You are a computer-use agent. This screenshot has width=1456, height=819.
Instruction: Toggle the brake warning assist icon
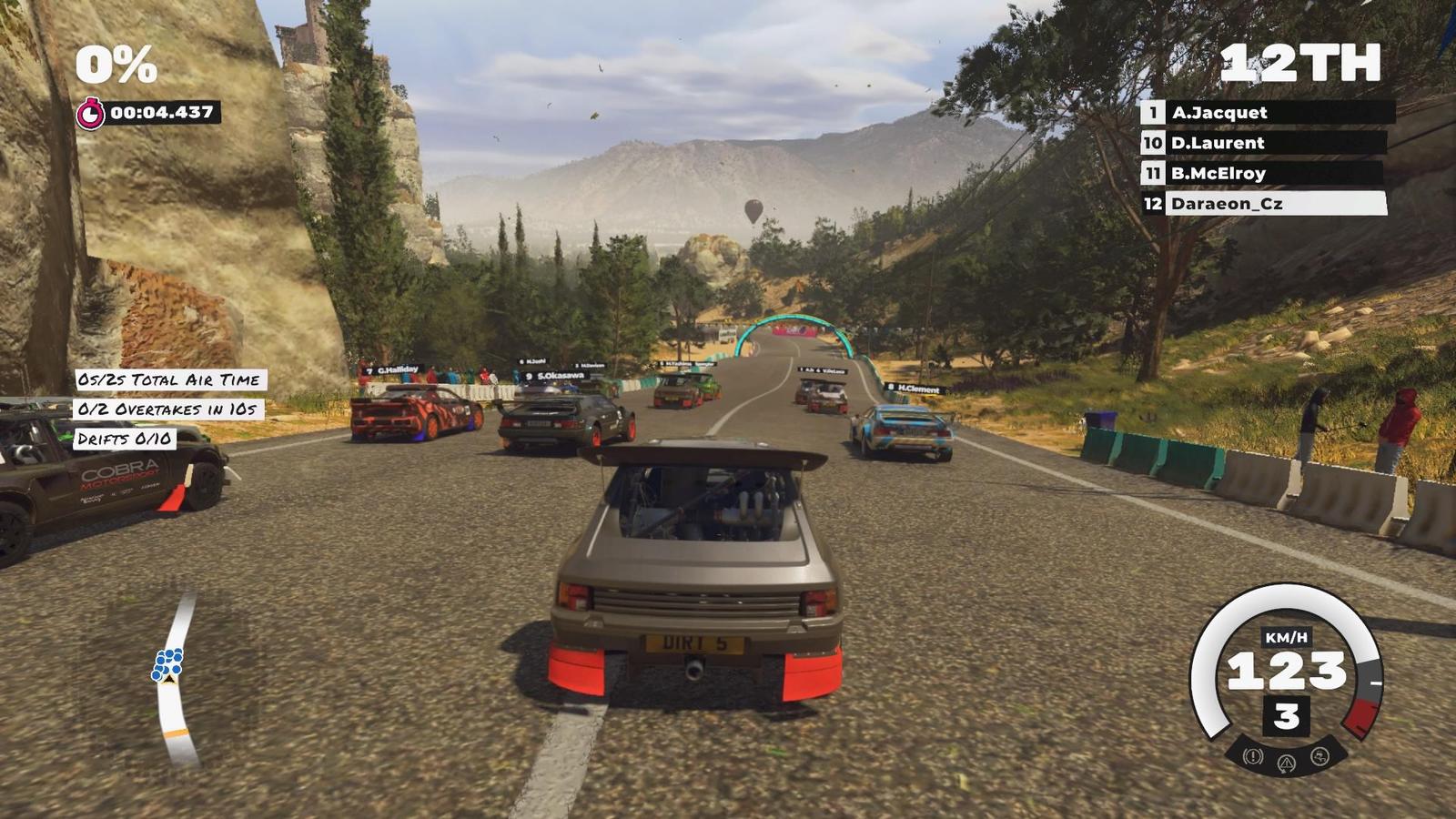point(1253,755)
